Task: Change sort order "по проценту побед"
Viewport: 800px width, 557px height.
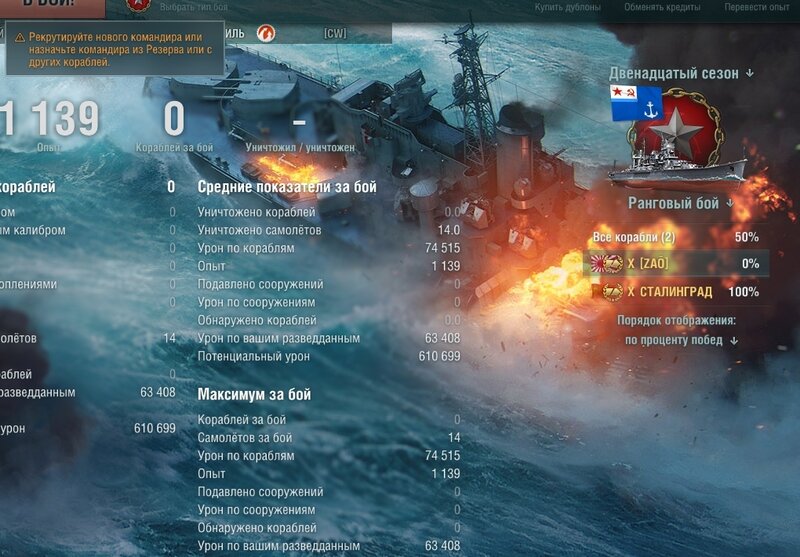Action: point(681,340)
